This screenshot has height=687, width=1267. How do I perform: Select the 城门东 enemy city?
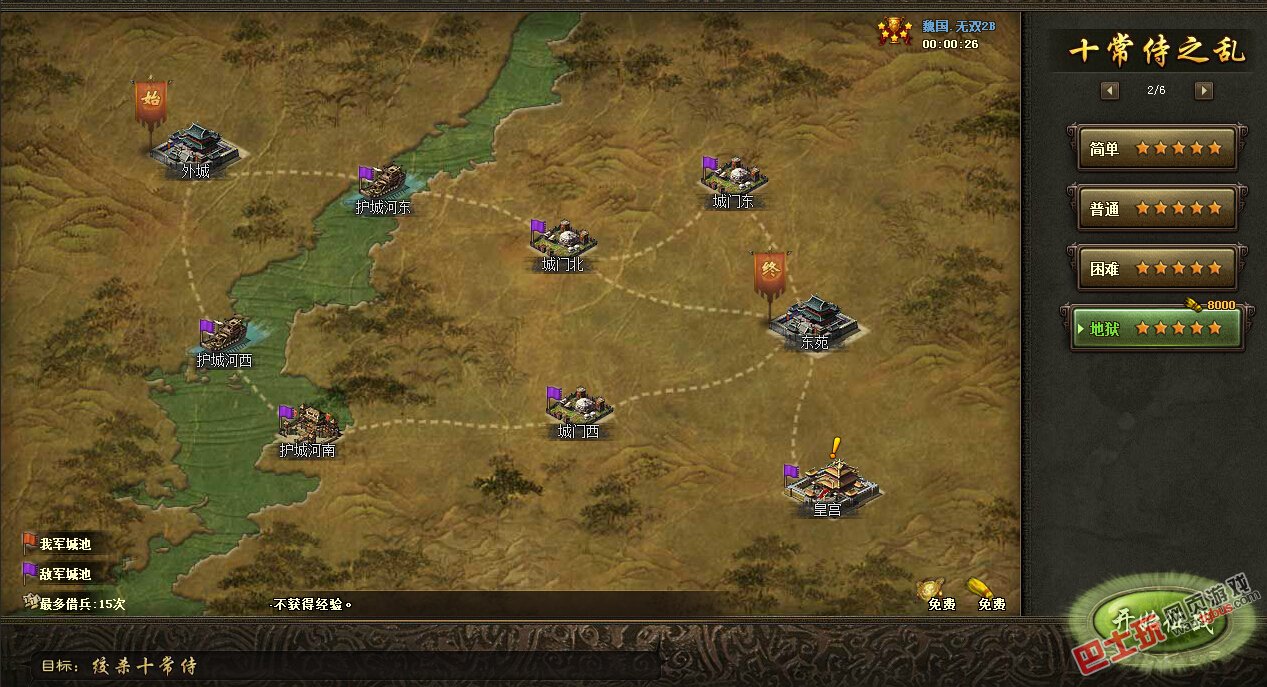pos(735,178)
